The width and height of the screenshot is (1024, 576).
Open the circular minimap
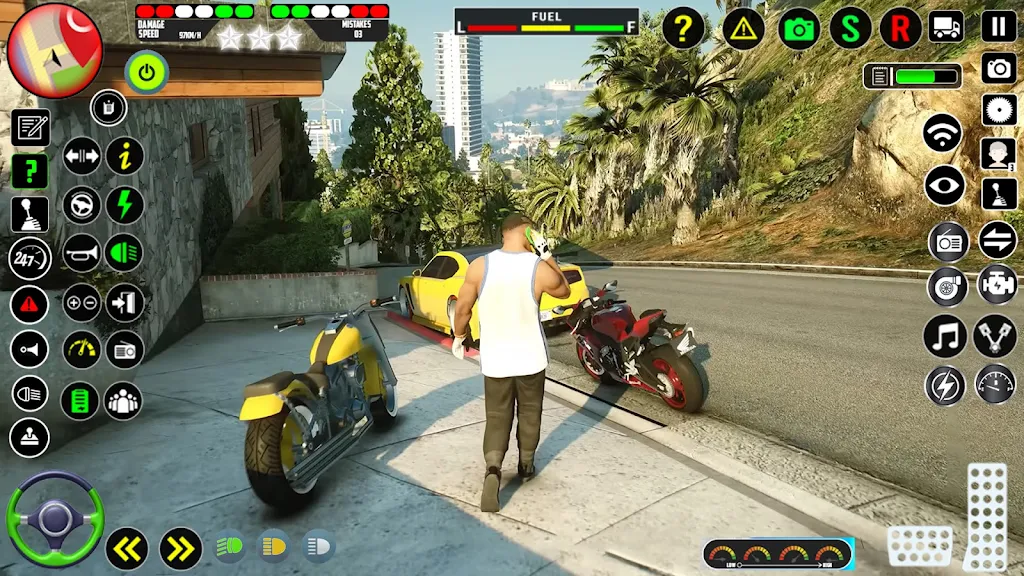click(x=54, y=50)
